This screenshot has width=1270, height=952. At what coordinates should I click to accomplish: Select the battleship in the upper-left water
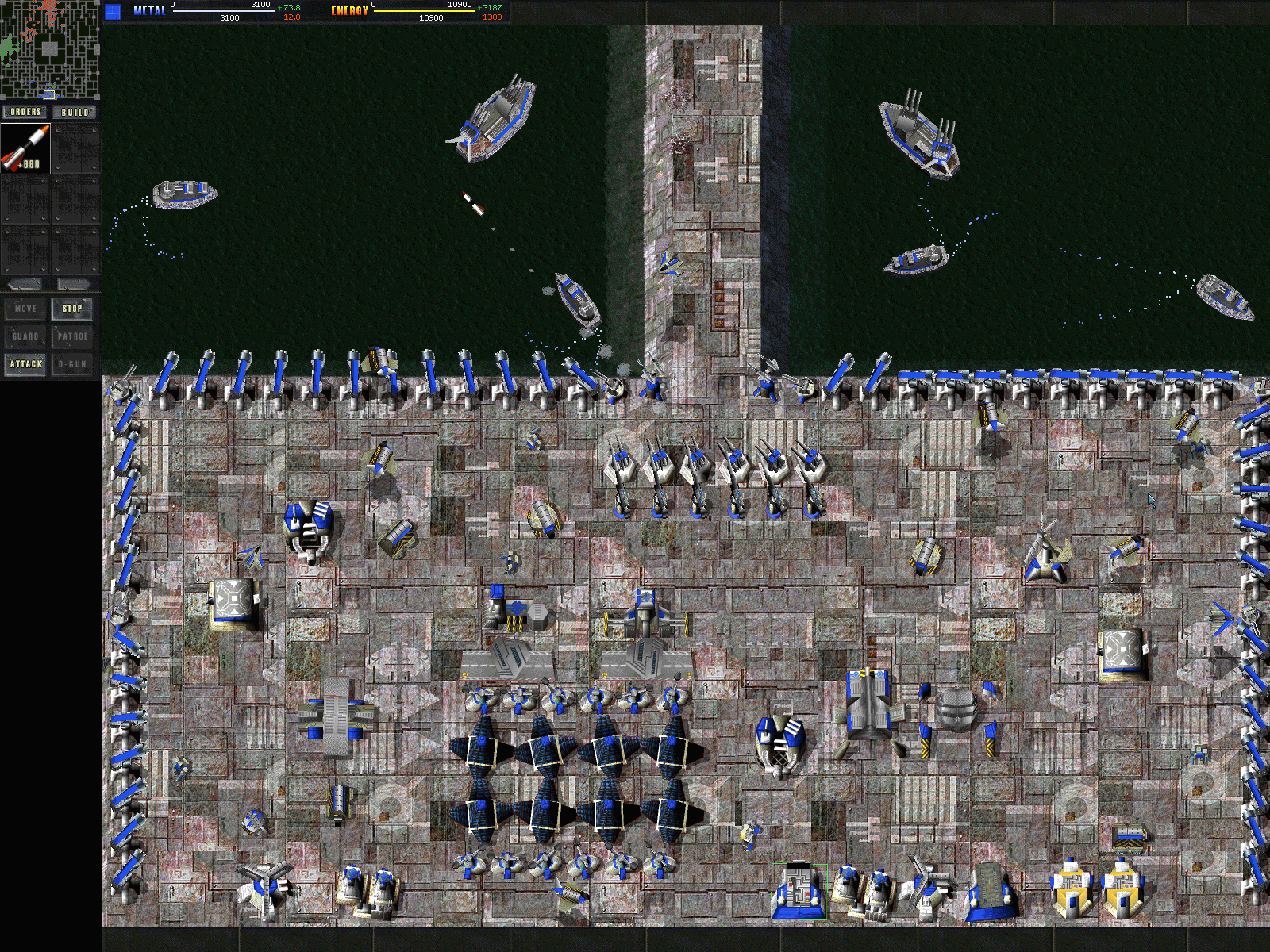click(496, 119)
